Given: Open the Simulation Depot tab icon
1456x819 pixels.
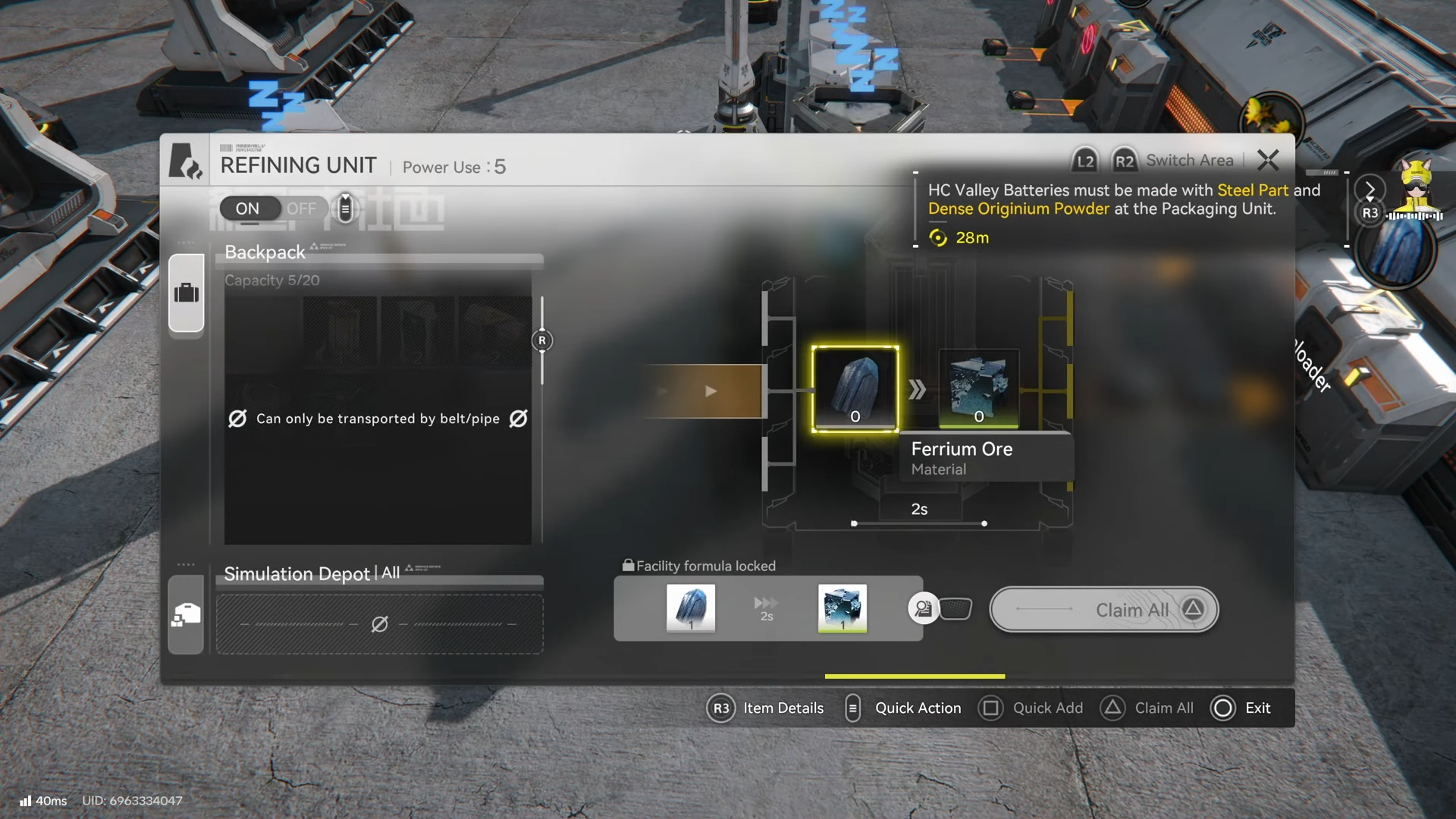Looking at the screenshot, I should click(x=187, y=615).
